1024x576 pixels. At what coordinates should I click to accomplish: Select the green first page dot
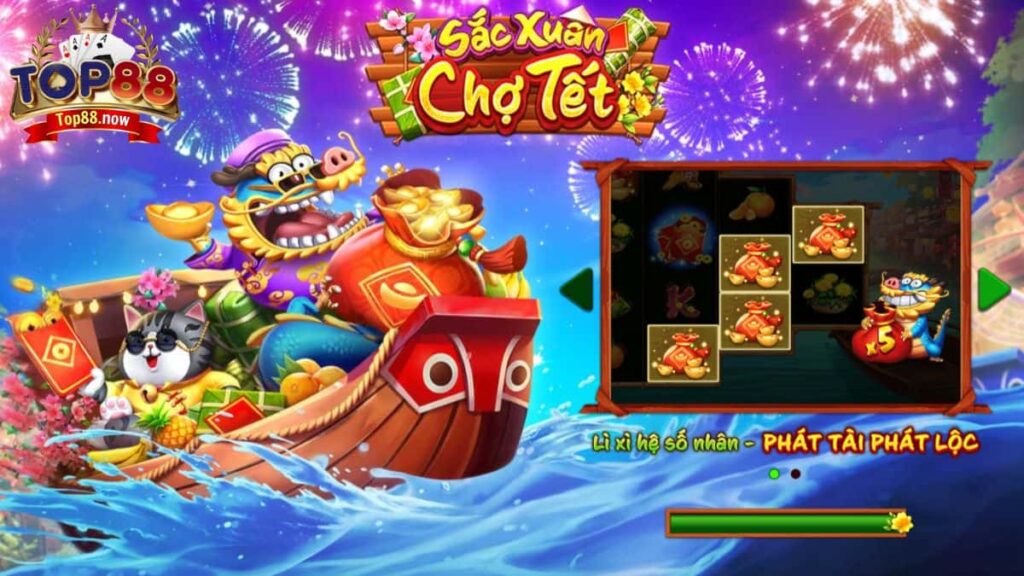[774, 473]
